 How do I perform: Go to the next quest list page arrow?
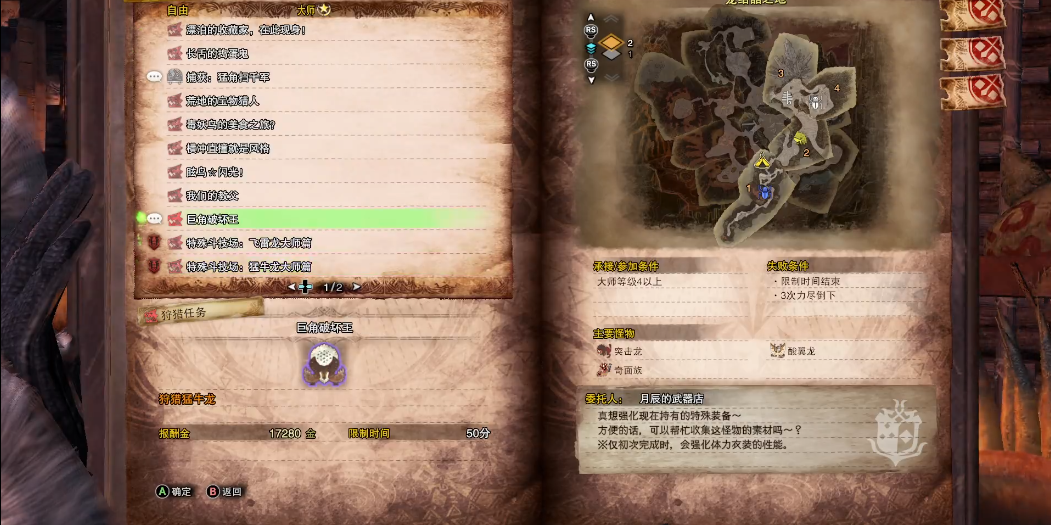(356, 287)
